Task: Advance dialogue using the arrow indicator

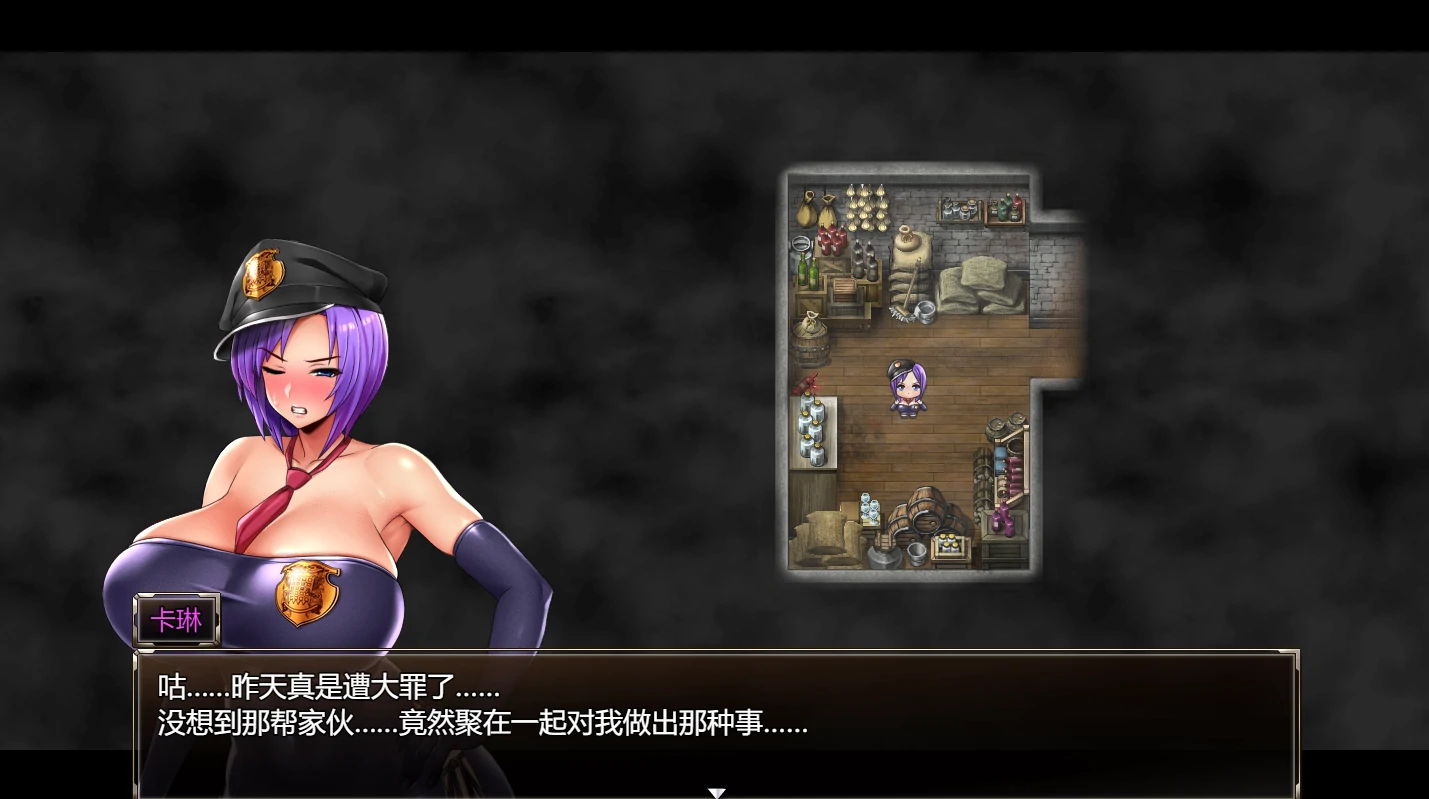Action: [717, 791]
